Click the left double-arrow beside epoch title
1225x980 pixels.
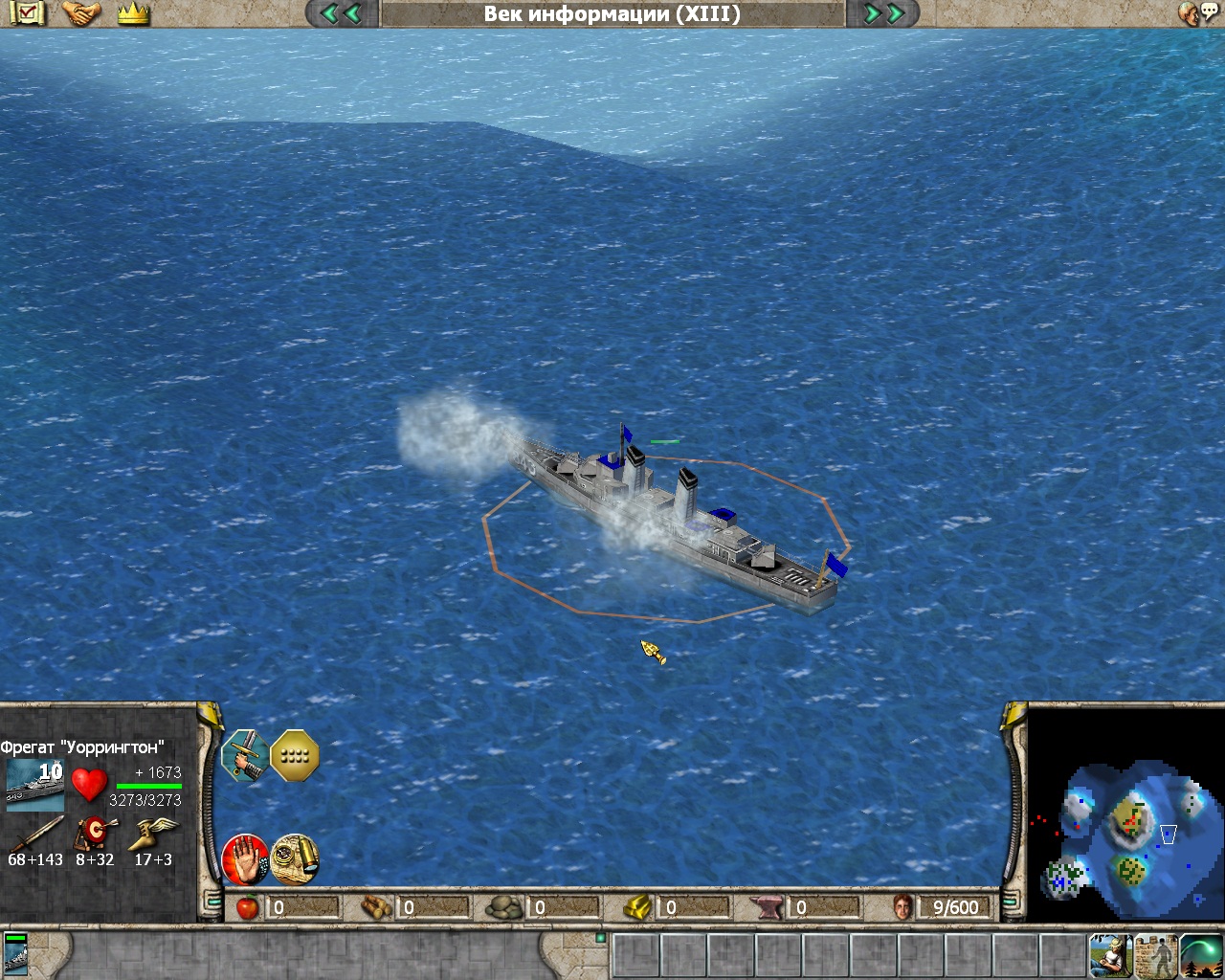[341, 13]
